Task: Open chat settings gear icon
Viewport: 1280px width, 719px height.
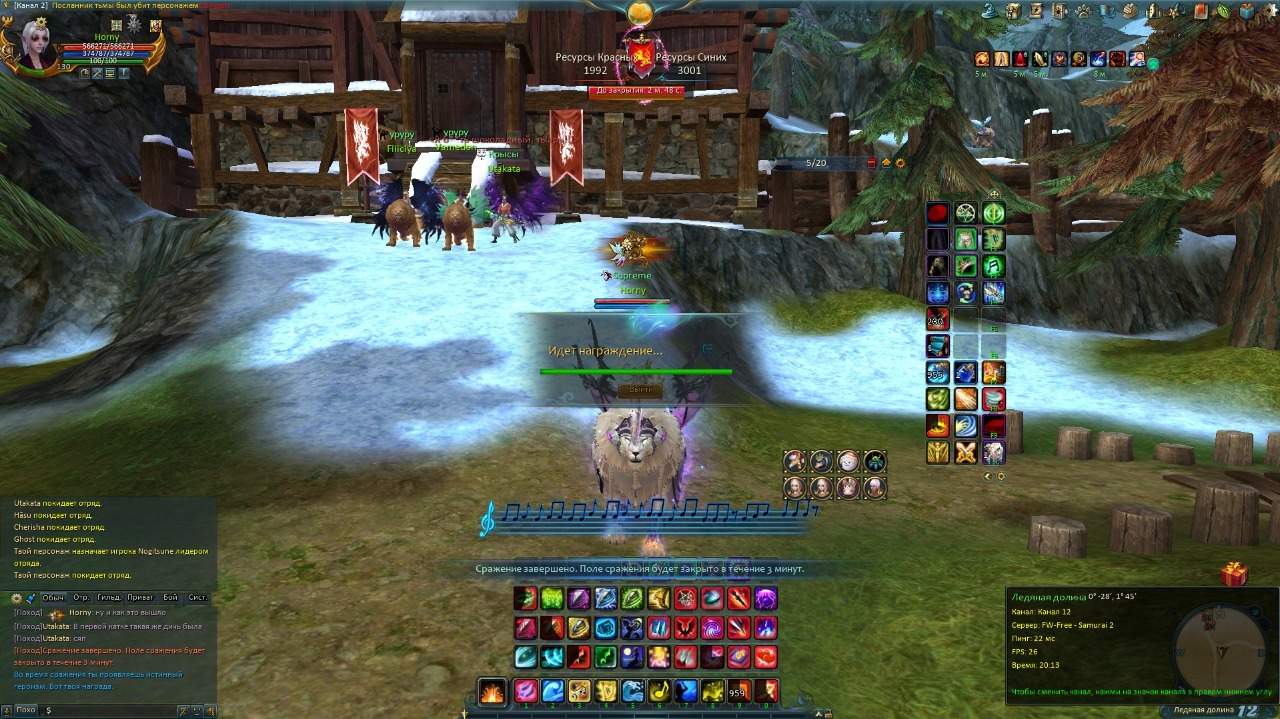Action: 16,598
